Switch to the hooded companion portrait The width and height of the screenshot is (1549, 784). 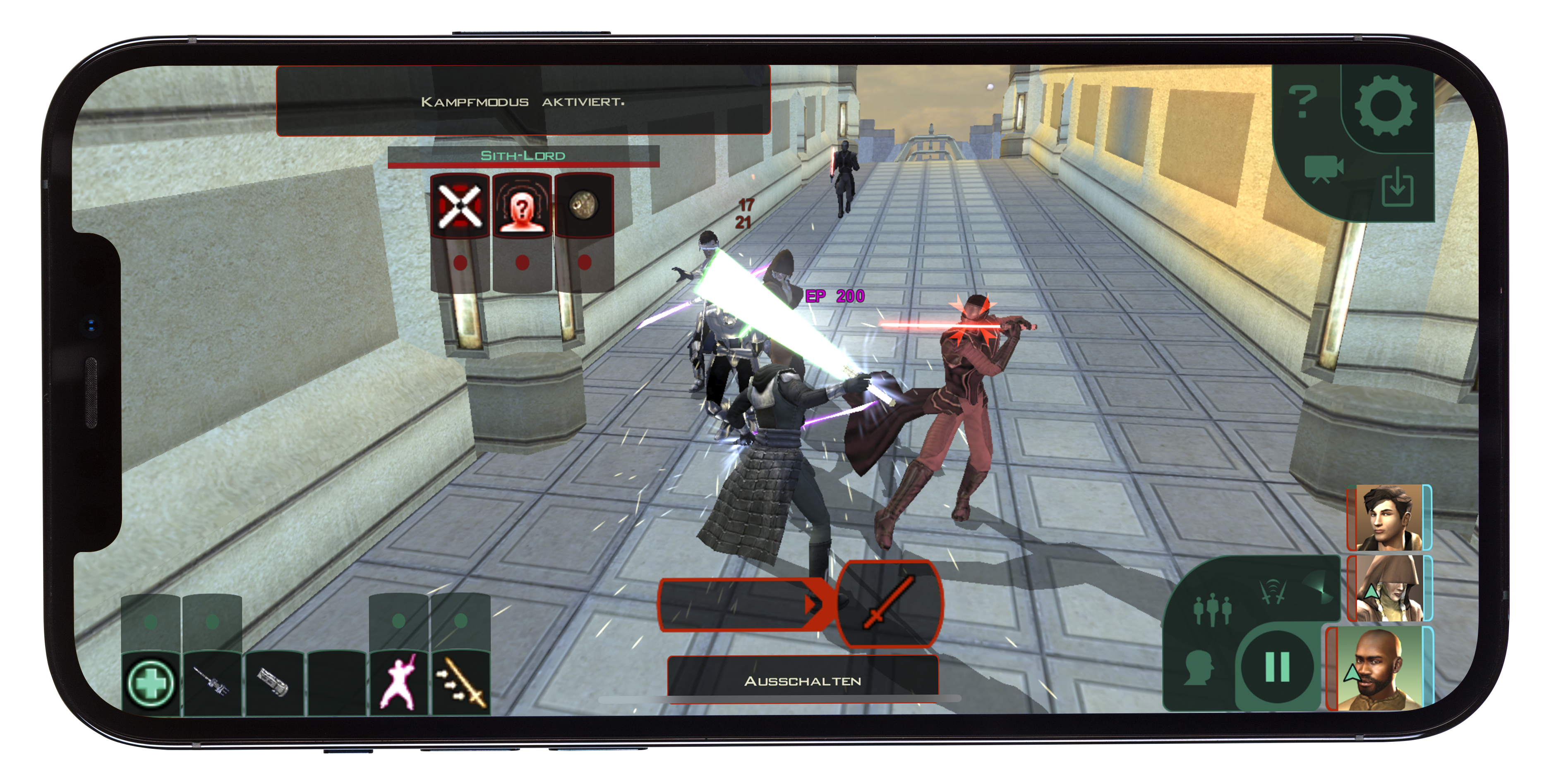(x=1390, y=588)
